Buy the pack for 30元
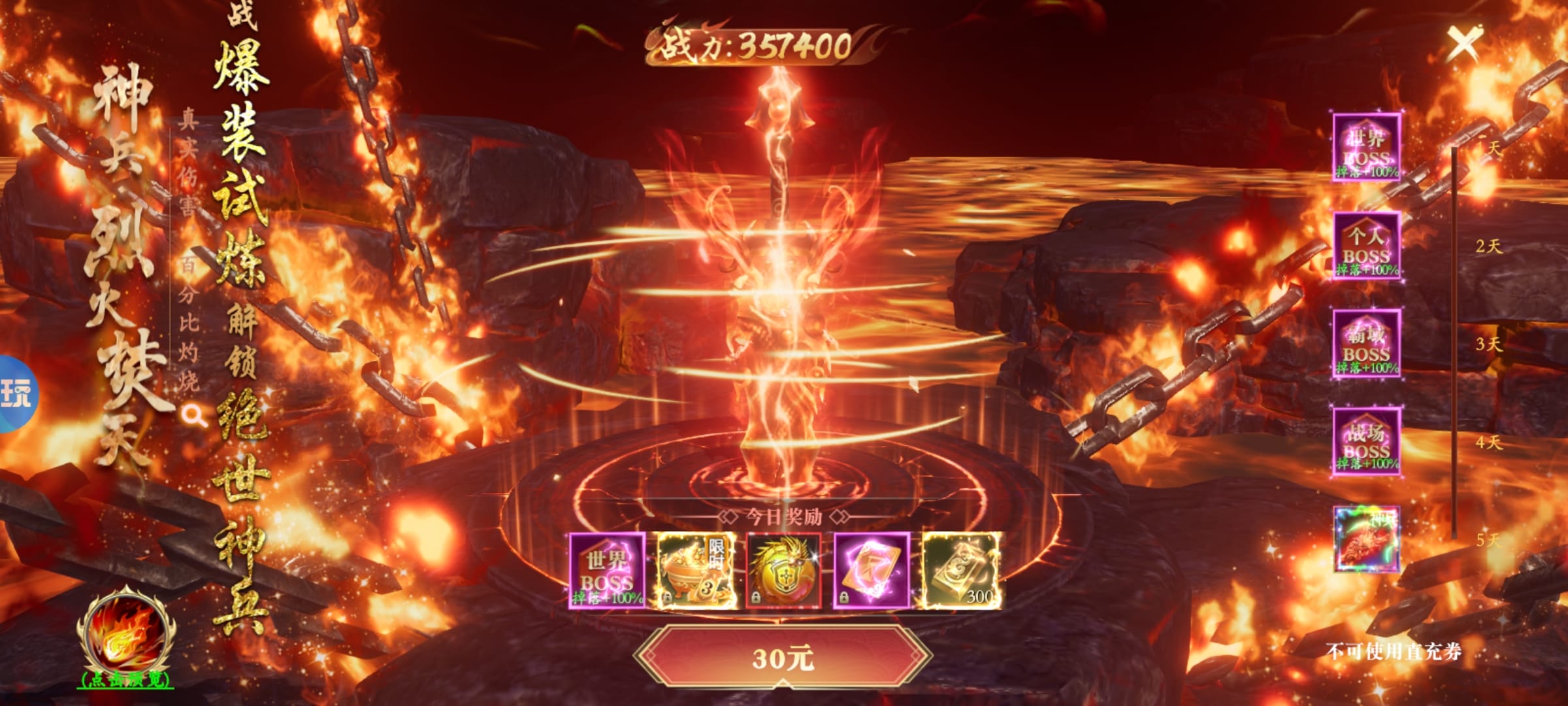 tap(783, 657)
